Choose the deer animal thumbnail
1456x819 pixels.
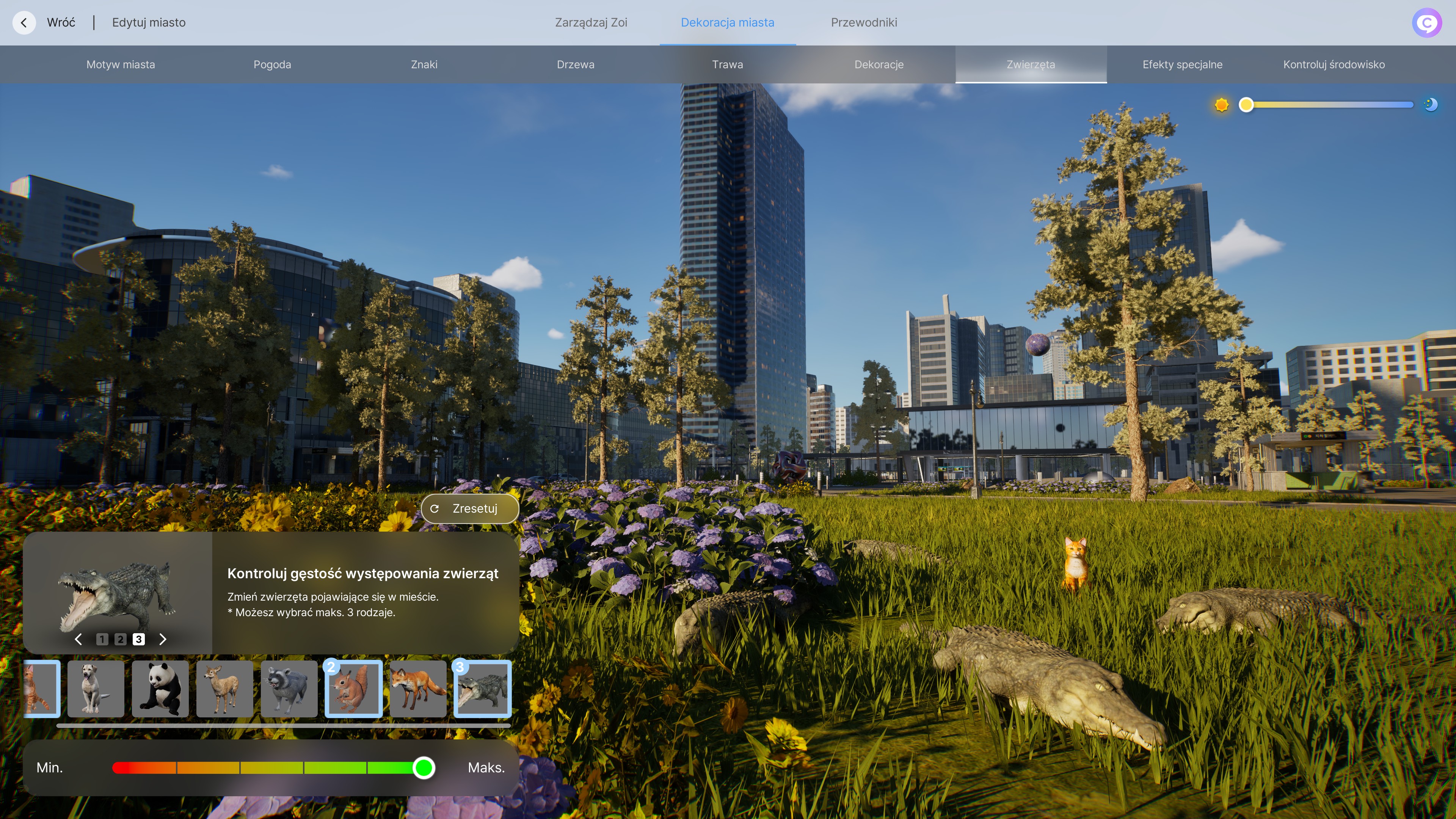tap(224, 689)
